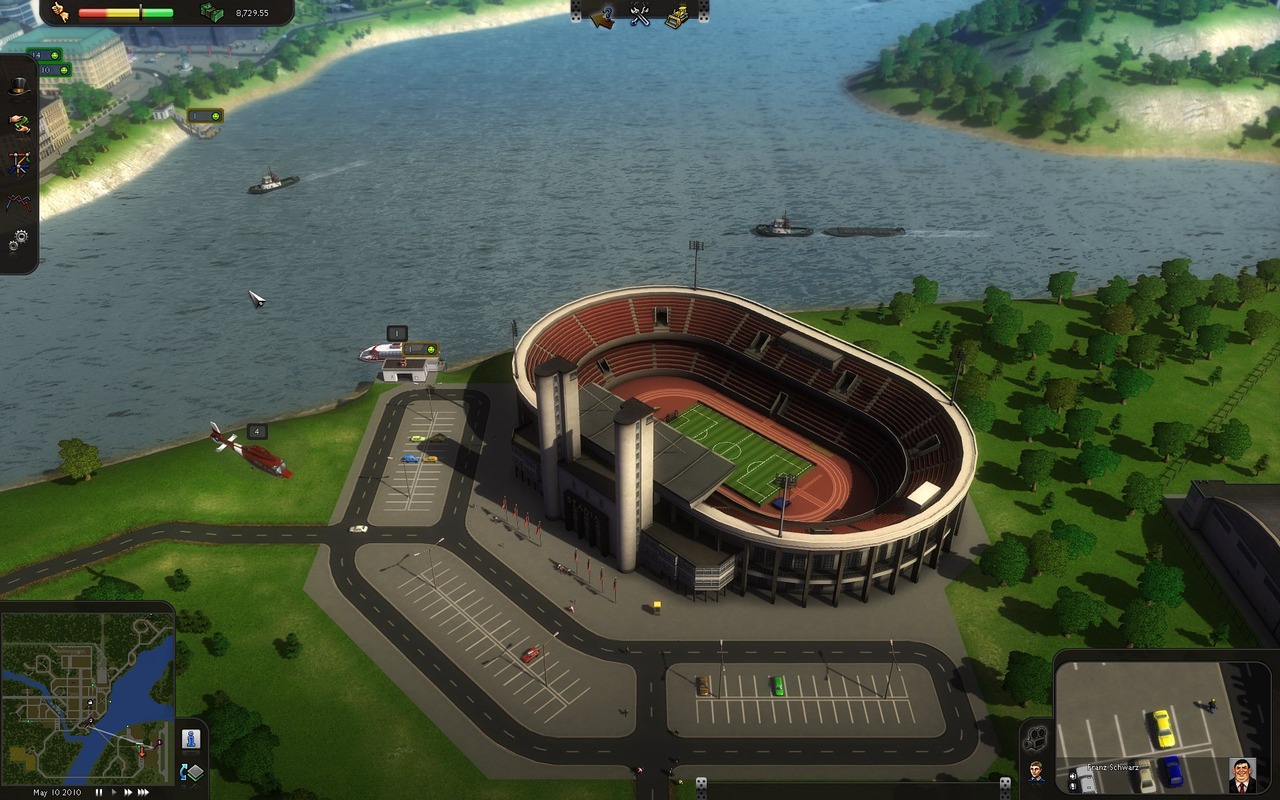Show the statistics line graph panel
The height and width of the screenshot is (800, 1280).
(x=19, y=201)
